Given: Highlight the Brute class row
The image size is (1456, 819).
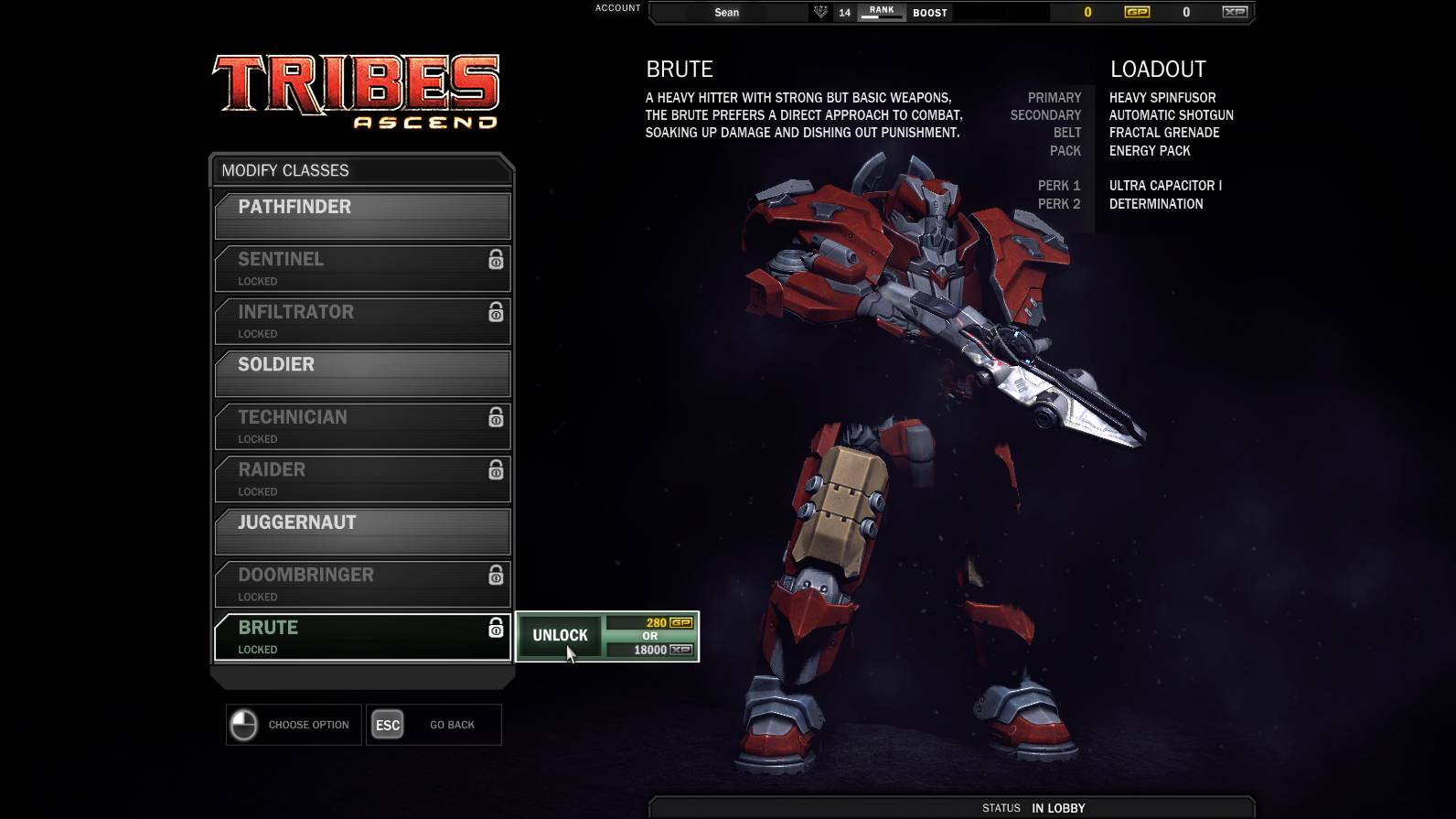Looking at the screenshot, I should [x=362, y=636].
